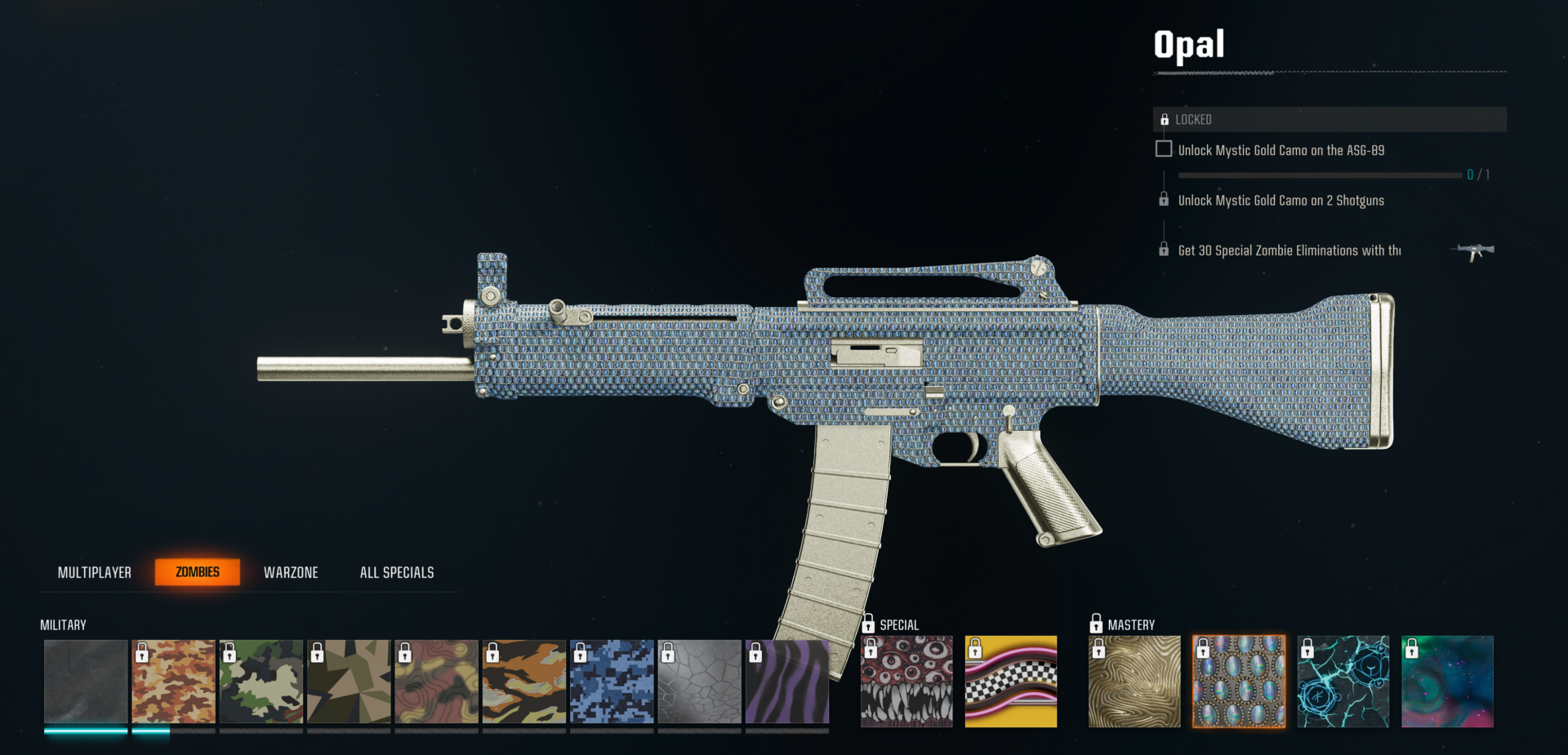
Task: Click the Mystic Gold ASG-89 challenge checkbox
Action: 1164,149
